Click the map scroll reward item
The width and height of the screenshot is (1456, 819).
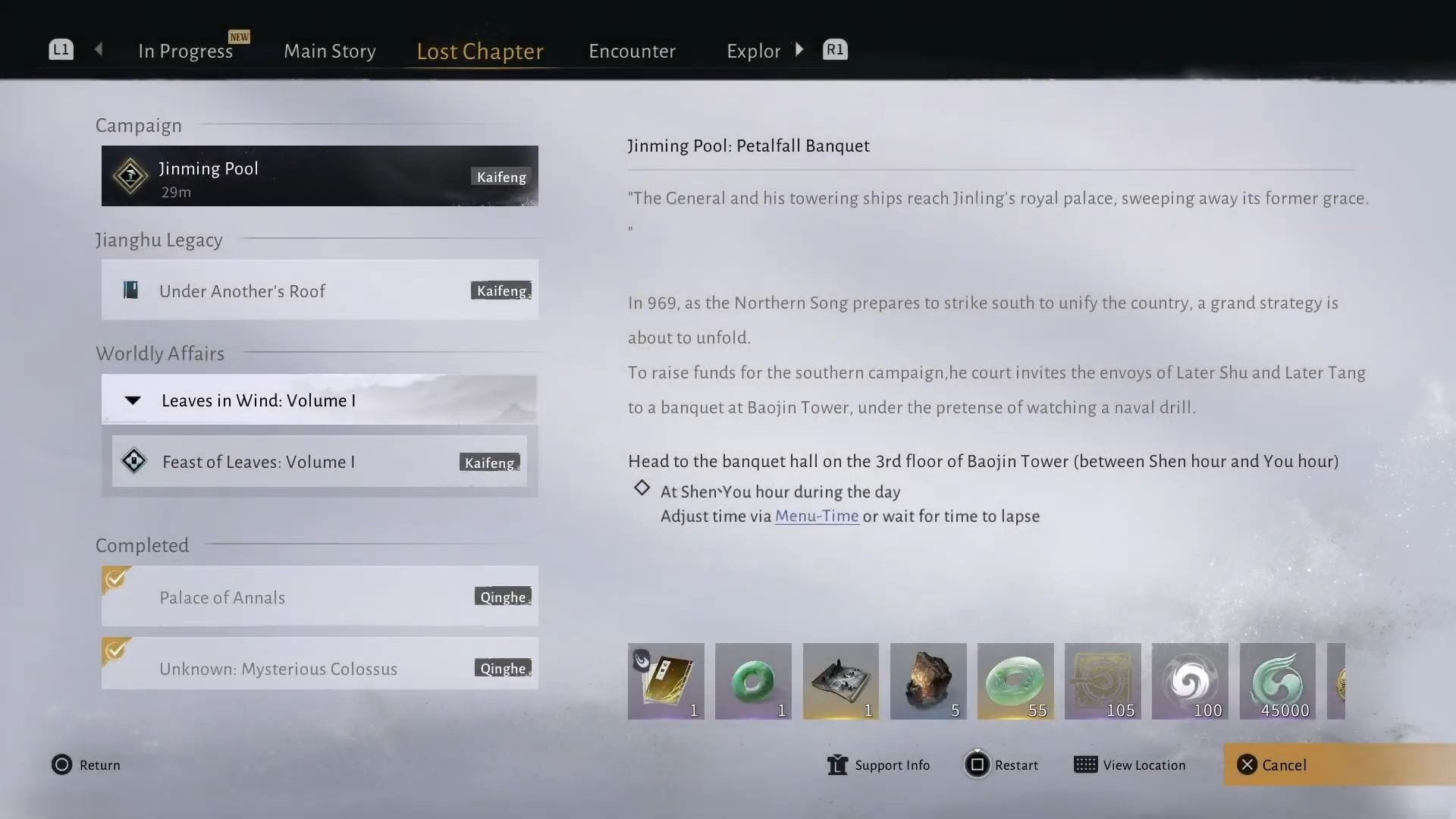pos(840,680)
